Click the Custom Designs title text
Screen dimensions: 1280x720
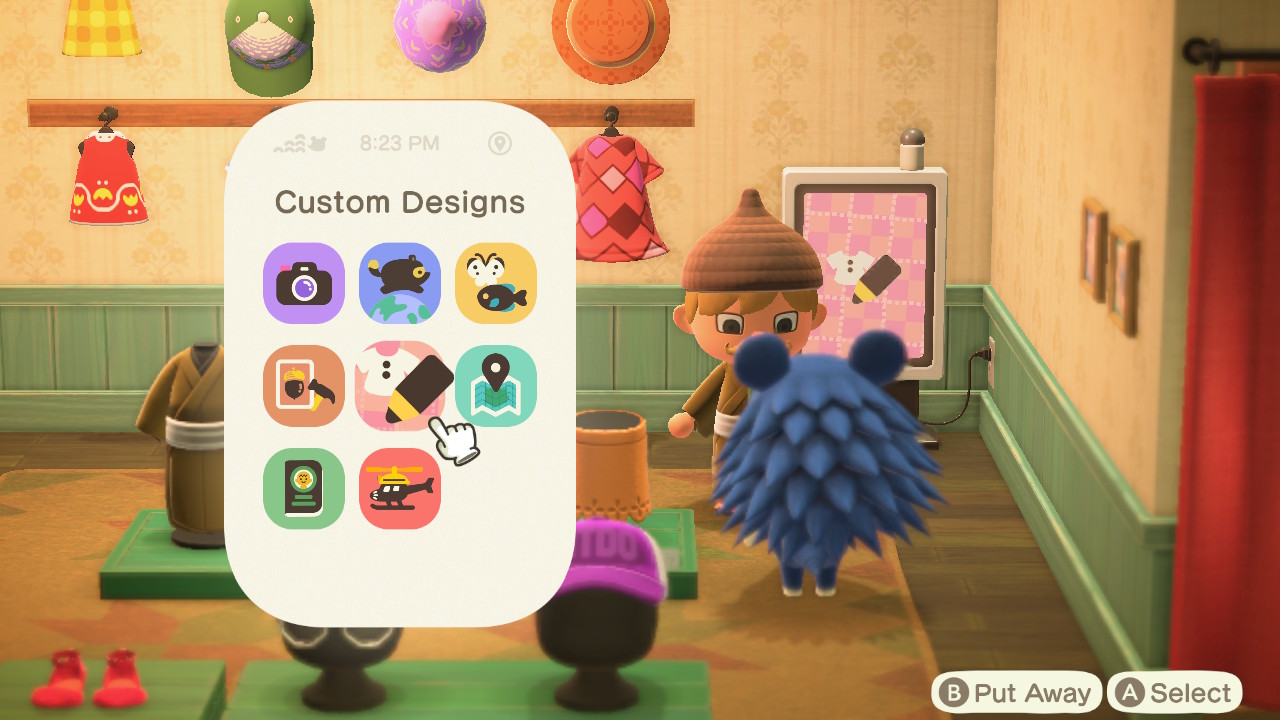tap(400, 202)
